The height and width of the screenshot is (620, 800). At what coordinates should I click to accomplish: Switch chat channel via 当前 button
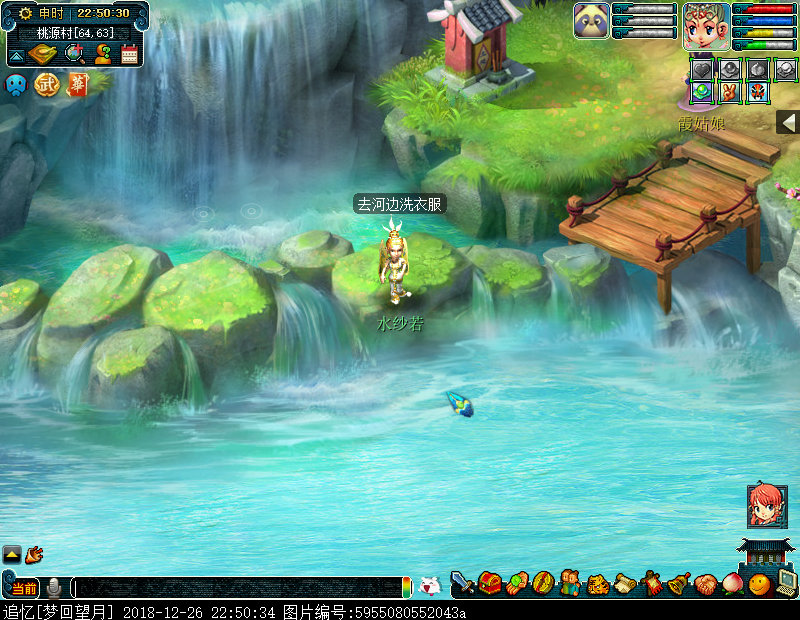23,587
